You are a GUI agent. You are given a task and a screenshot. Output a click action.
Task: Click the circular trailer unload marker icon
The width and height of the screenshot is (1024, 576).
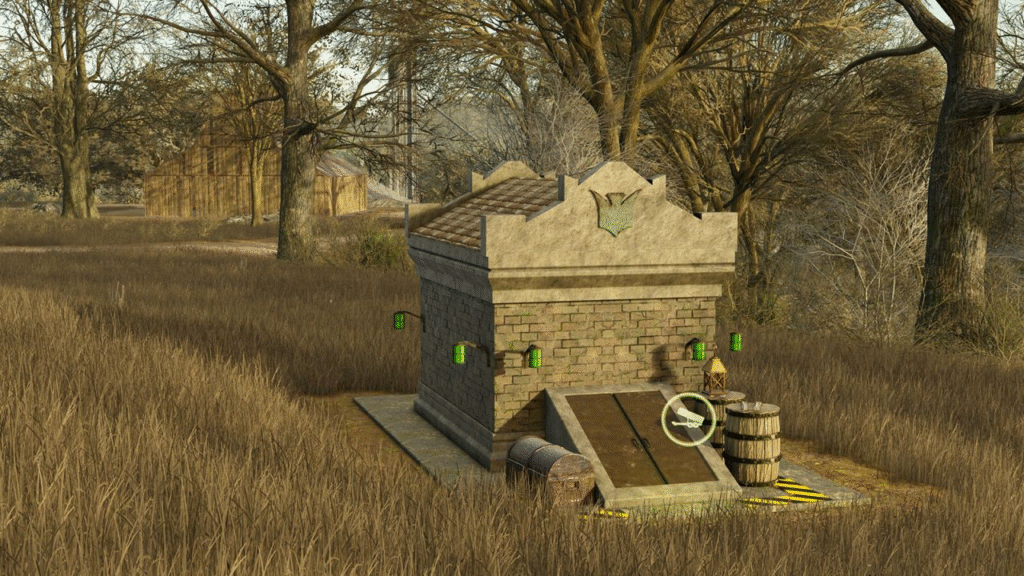[x=688, y=419]
